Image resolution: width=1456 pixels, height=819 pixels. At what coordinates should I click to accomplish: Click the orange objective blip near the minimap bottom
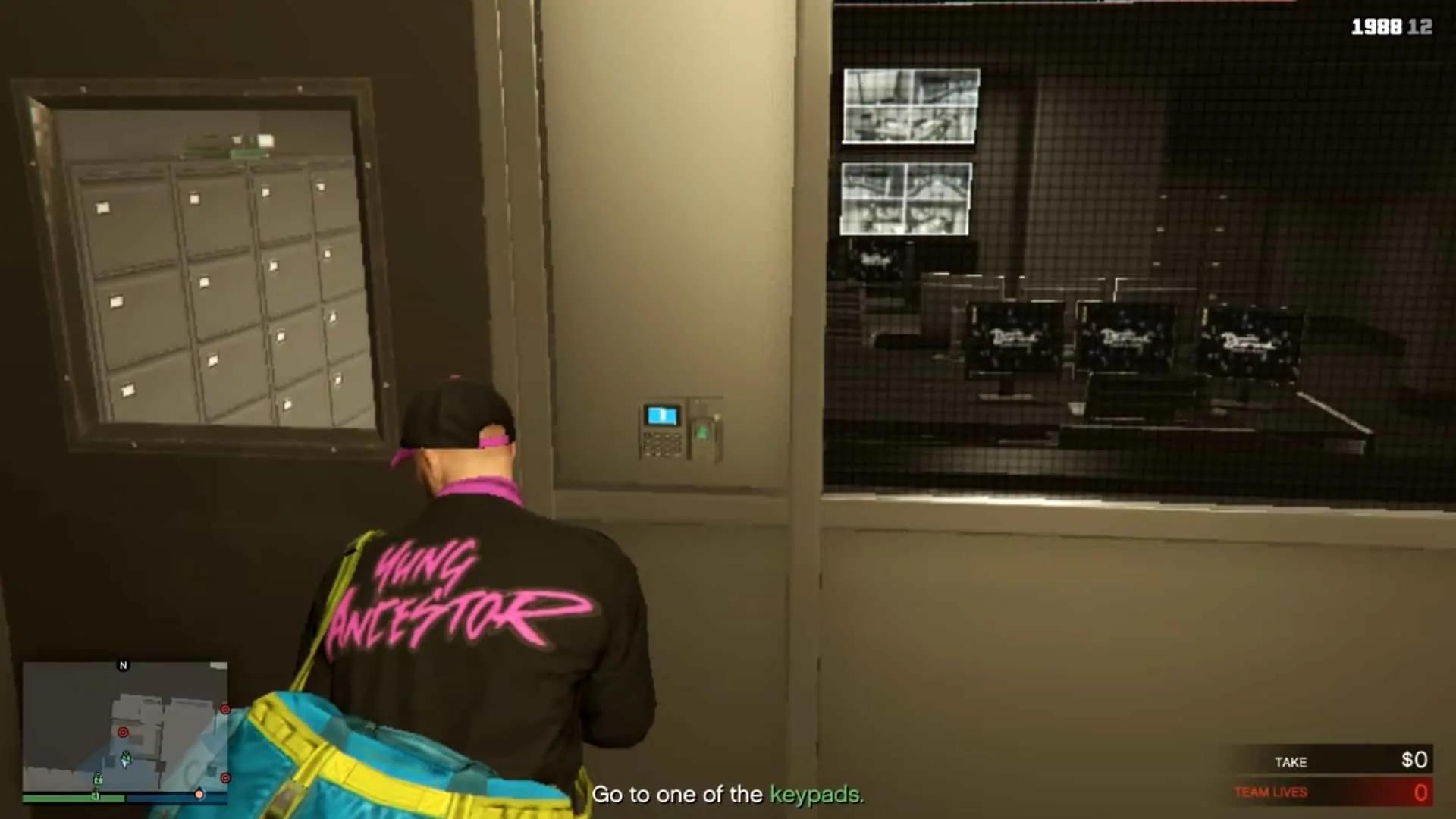(199, 794)
